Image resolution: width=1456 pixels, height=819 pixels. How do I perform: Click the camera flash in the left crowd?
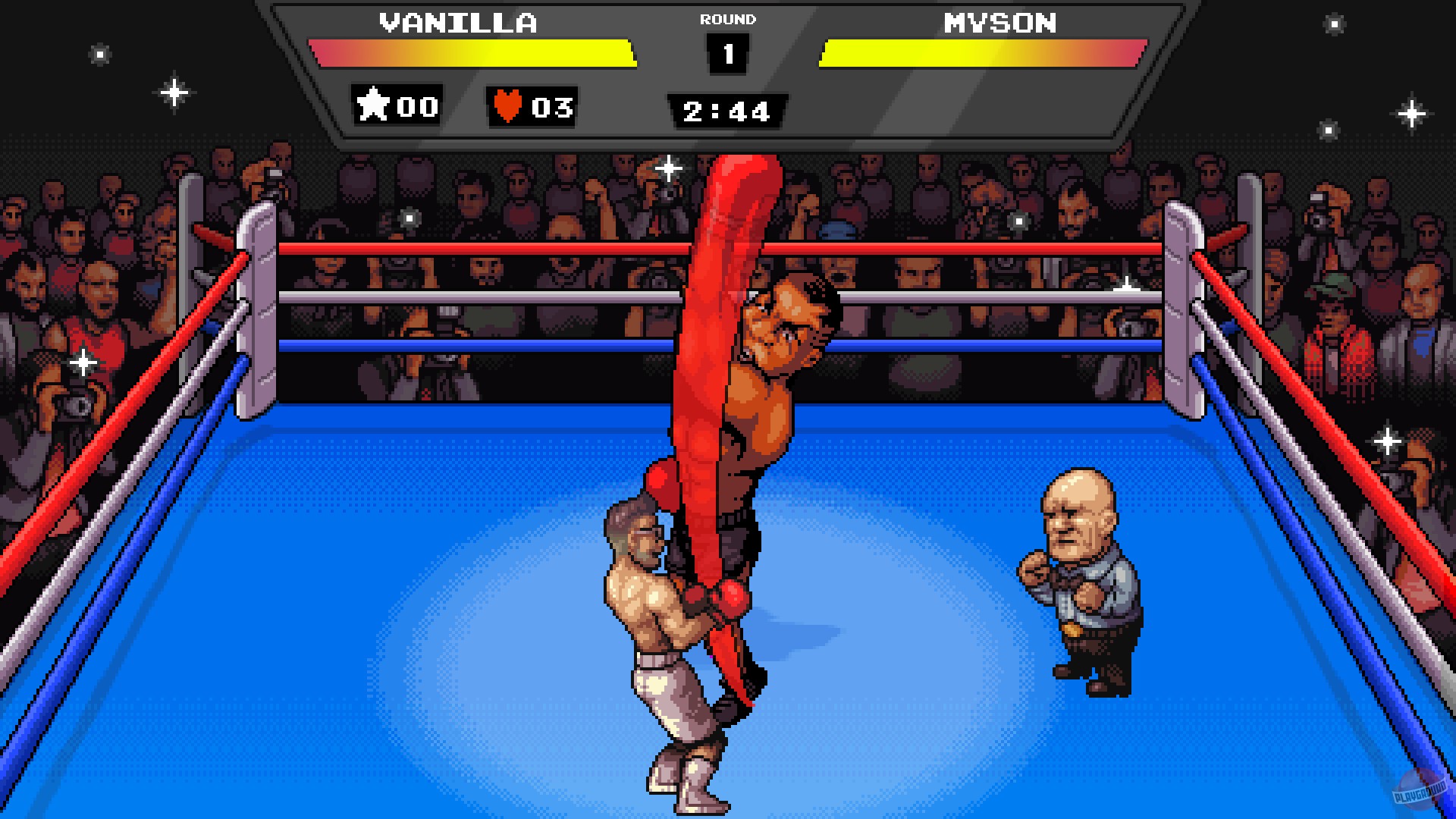coord(82,362)
